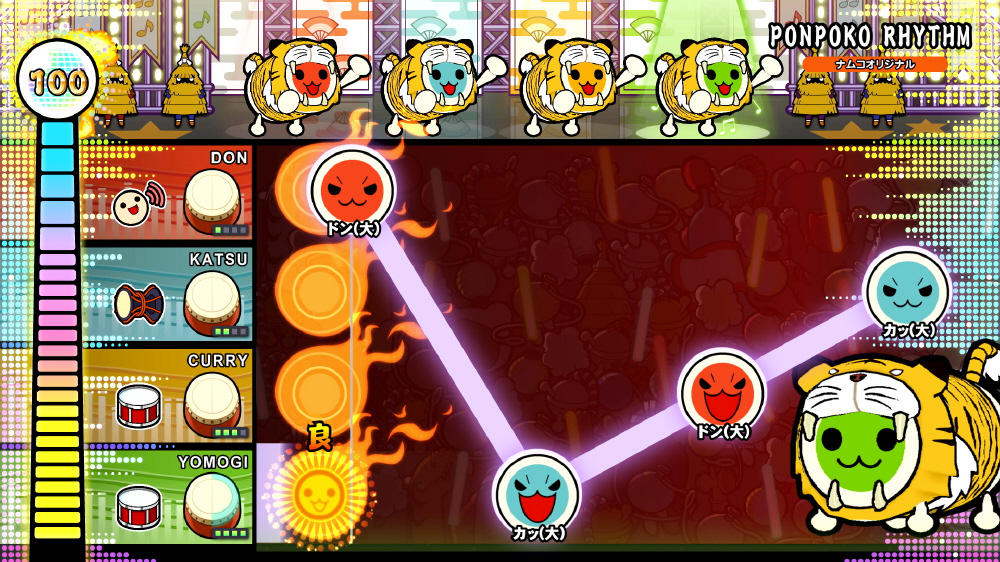Pick the YOMOGI player panel

click(x=167, y=494)
